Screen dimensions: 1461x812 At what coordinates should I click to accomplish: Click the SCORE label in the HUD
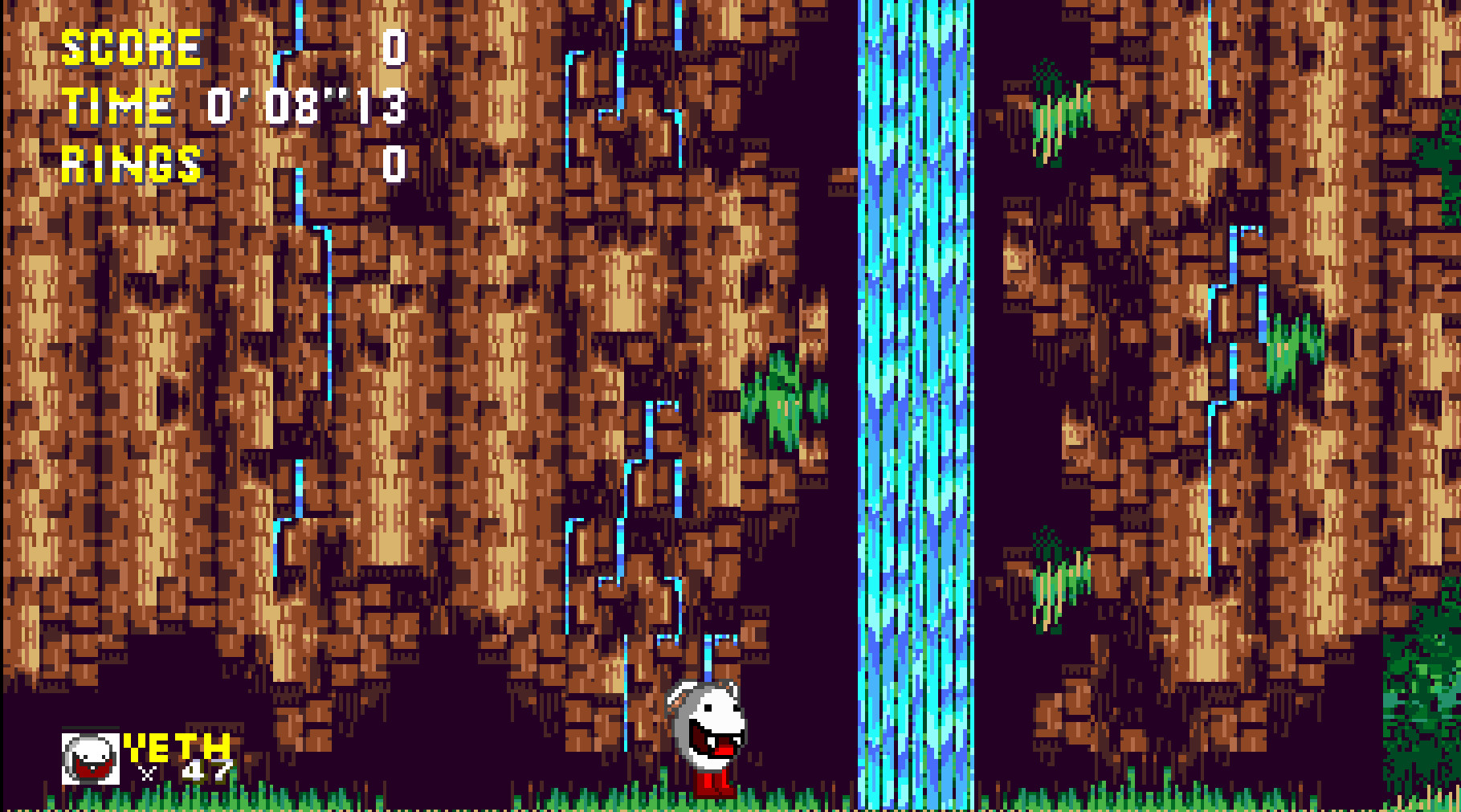click(133, 47)
